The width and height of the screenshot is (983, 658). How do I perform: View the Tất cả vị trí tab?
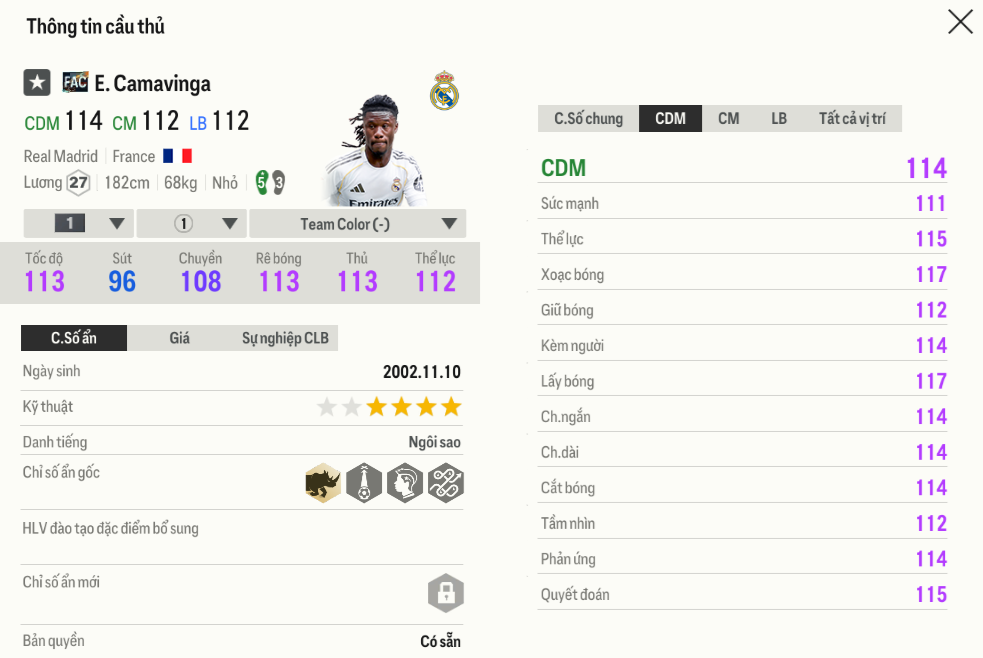point(852,119)
